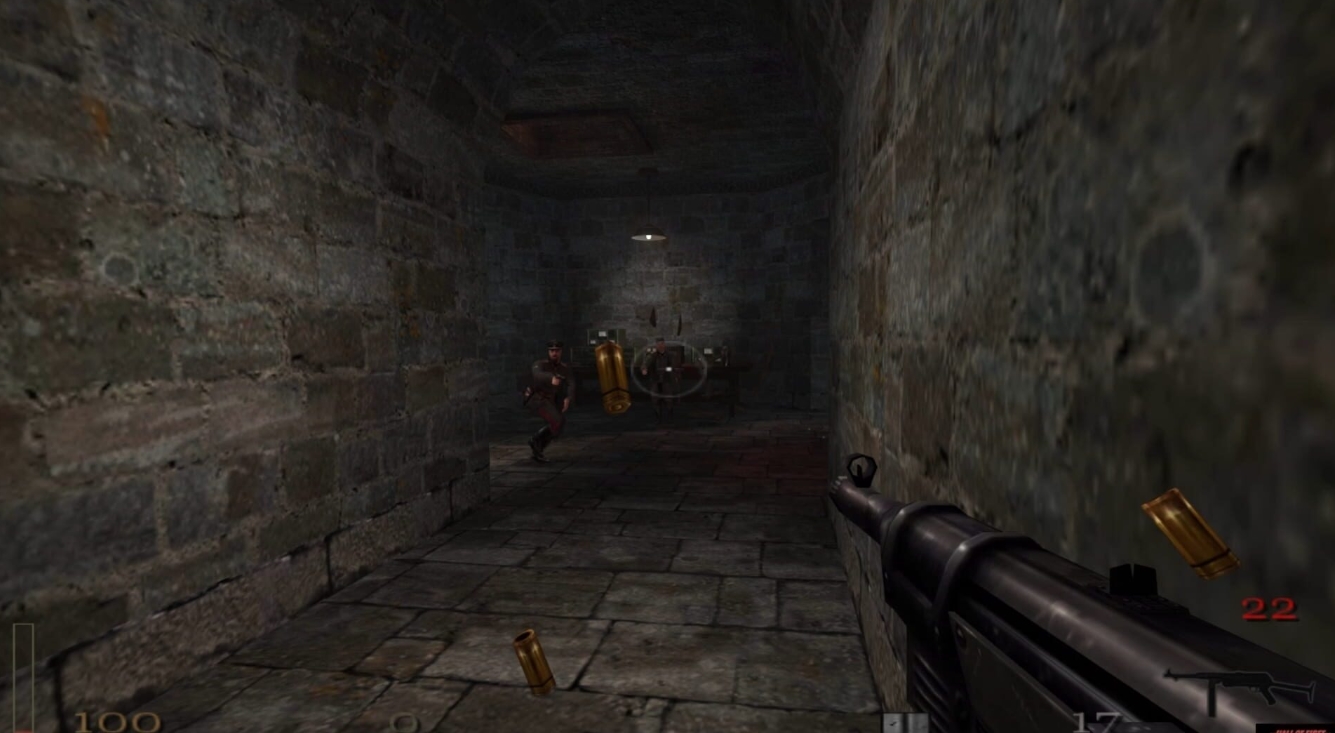Click the clip ammo counter showing 17
Viewport: 1335px width, 733px height.
1095,720
